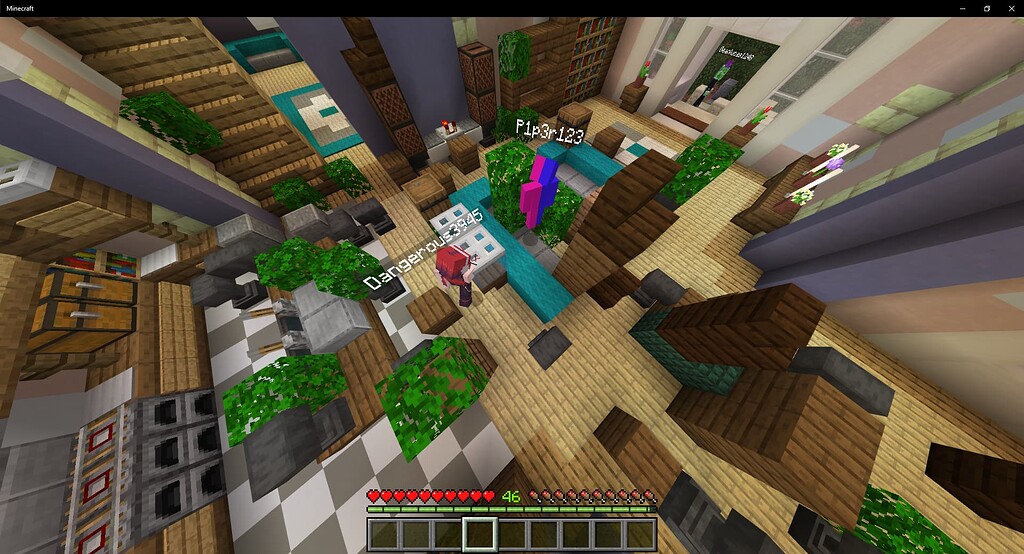Close the Minecraft window
The height and width of the screenshot is (554, 1024).
tap(1010, 8)
